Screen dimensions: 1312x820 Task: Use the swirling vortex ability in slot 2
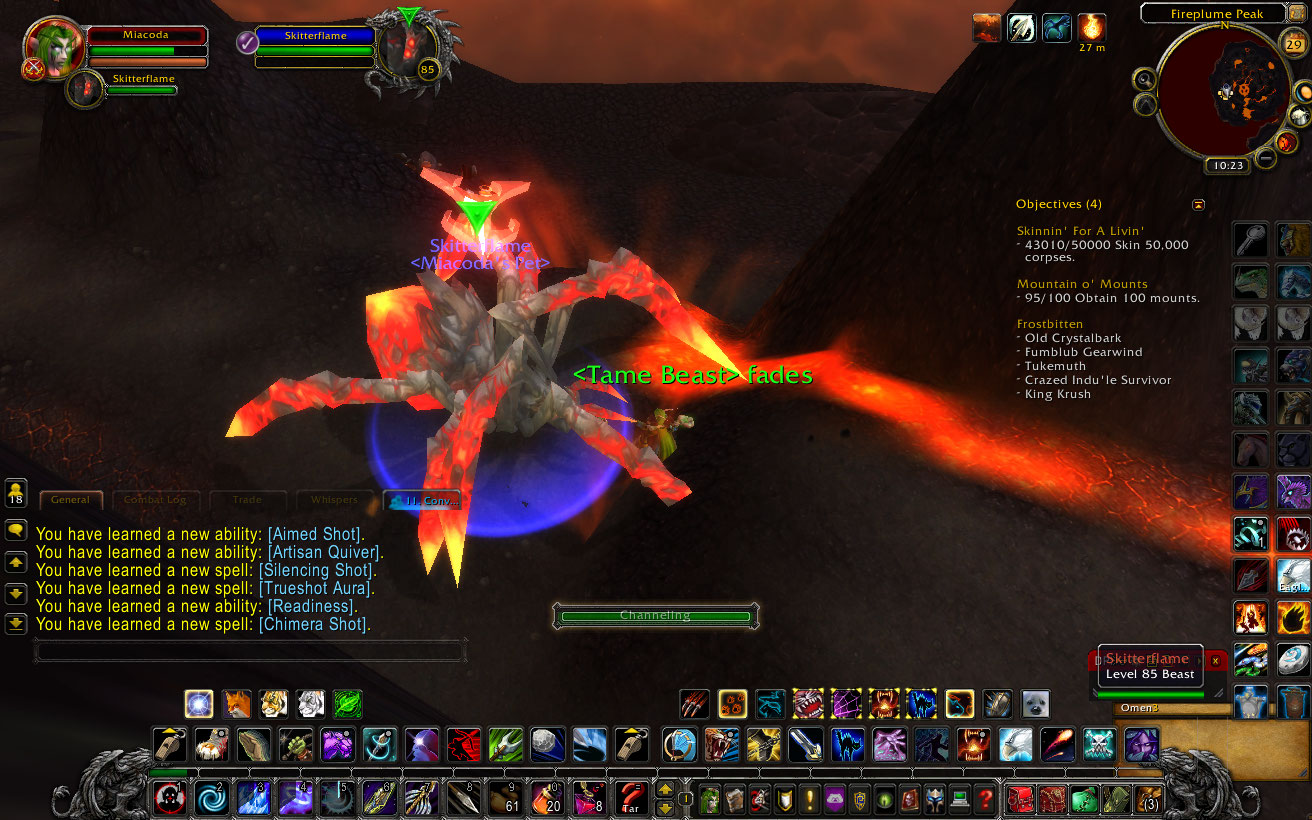click(x=211, y=799)
